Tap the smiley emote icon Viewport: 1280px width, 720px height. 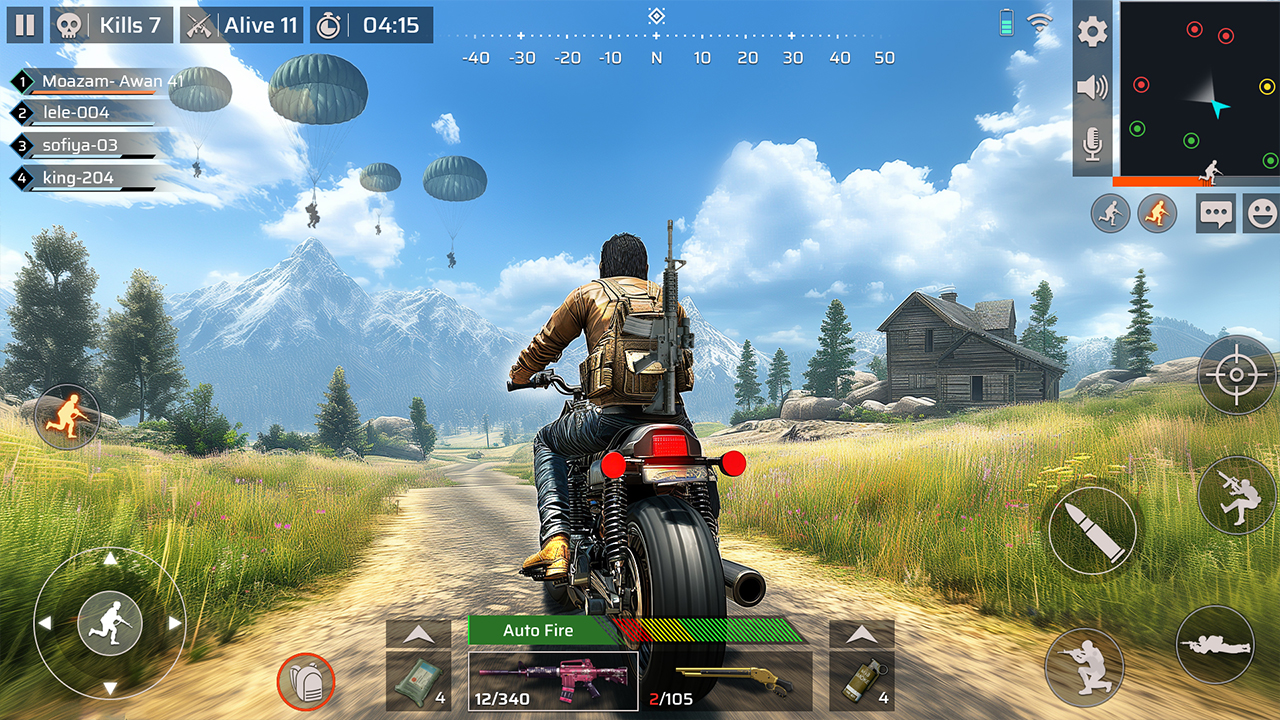pos(1262,213)
